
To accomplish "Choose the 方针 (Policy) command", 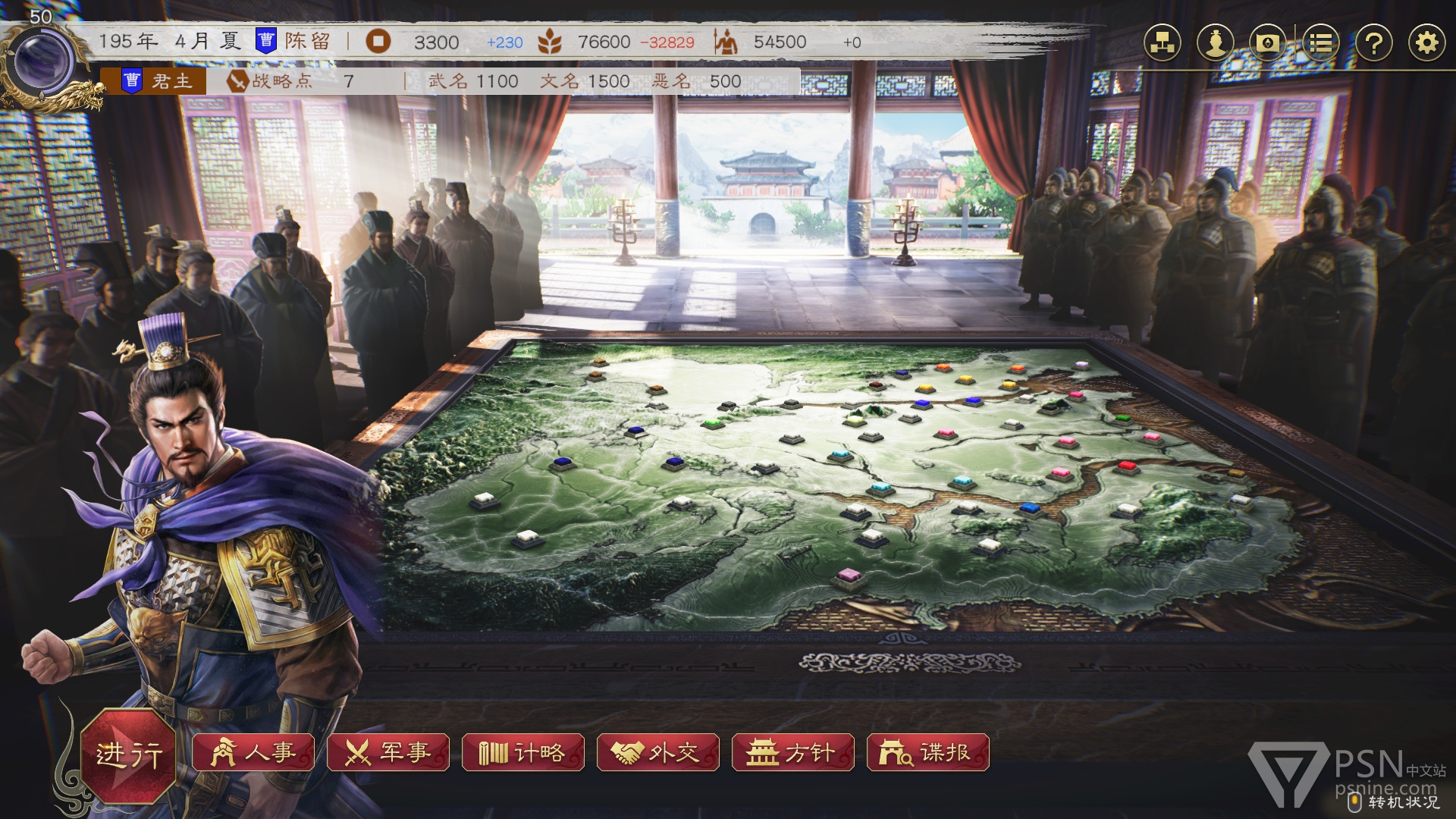I will (x=793, y=752).
